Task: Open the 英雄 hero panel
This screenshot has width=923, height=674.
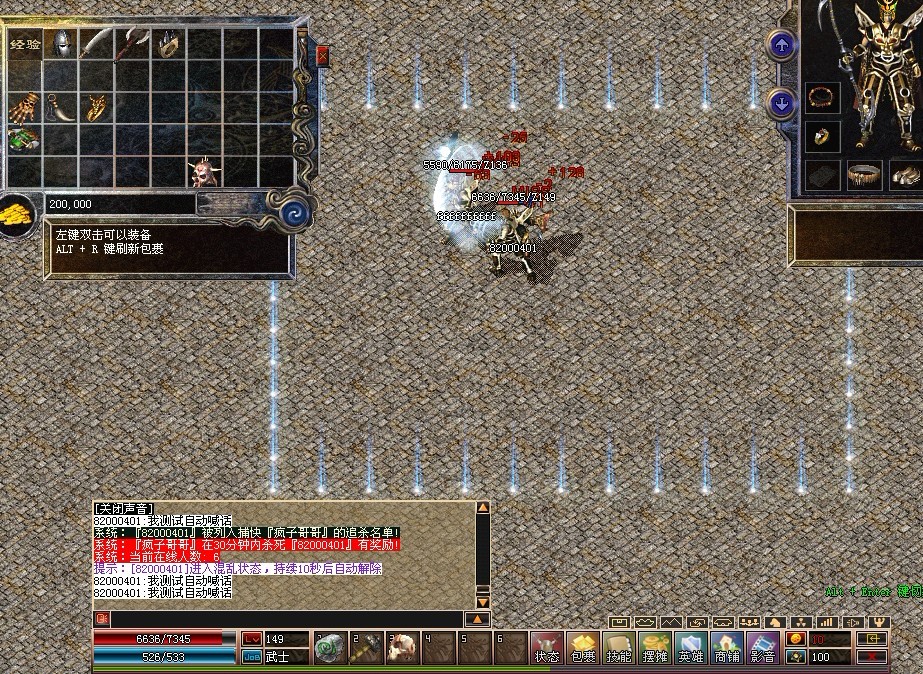Action: pos(690,648)
